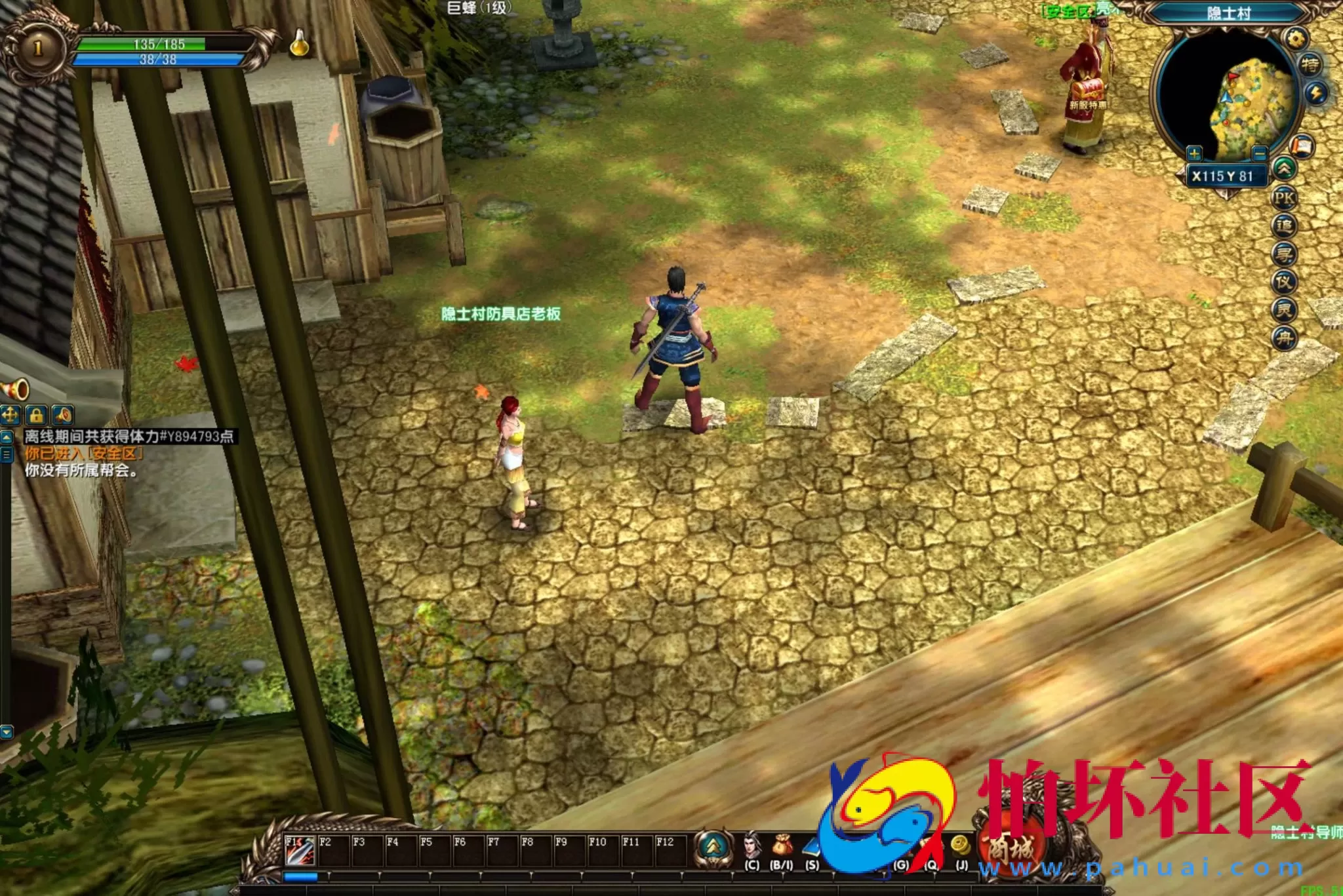The image size is (1343, 896).
Task: Click the gold coin (J) icon on the bottom bar
Action: [x=960, y=844]
